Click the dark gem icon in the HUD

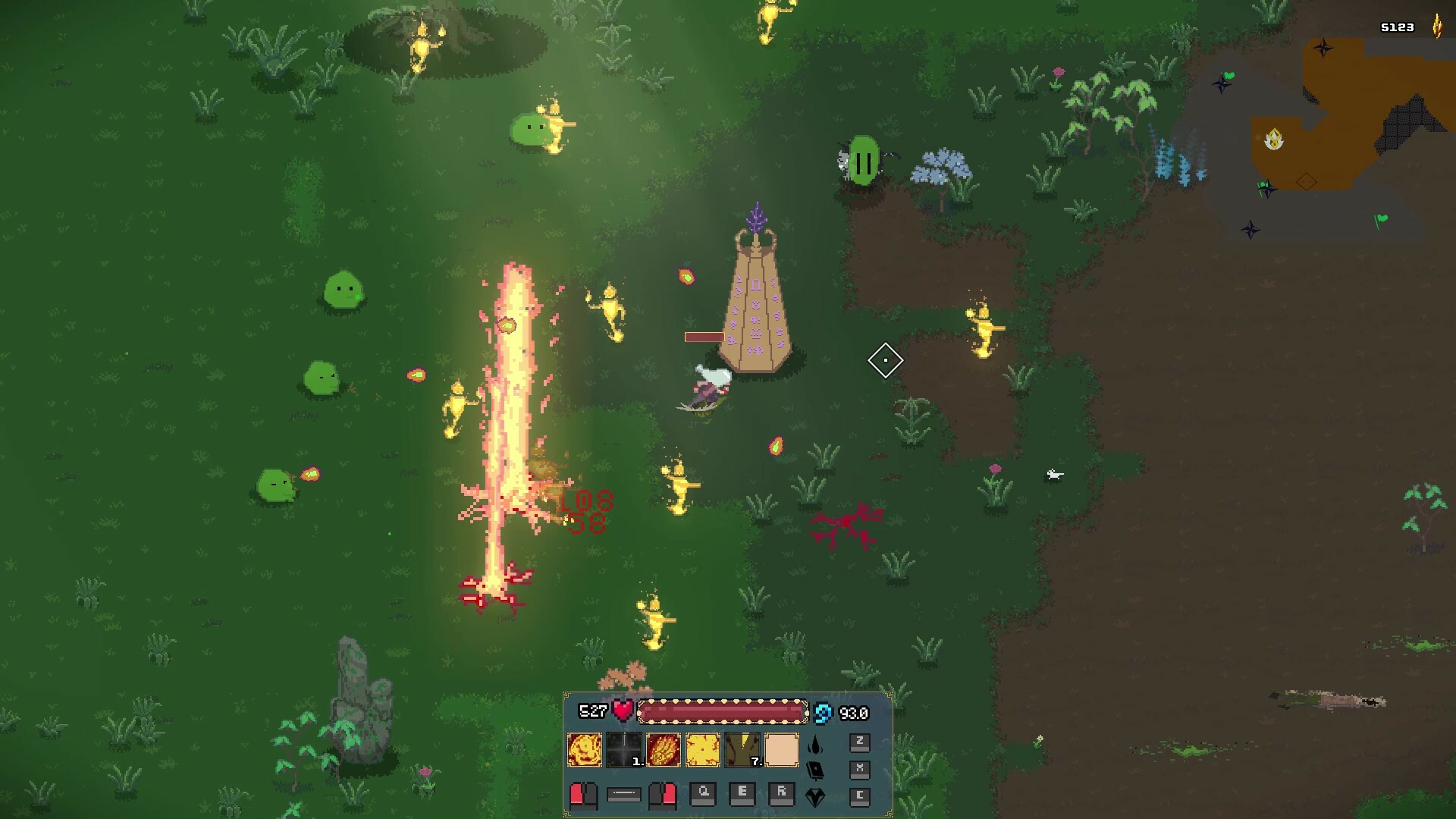pos(815,796)
